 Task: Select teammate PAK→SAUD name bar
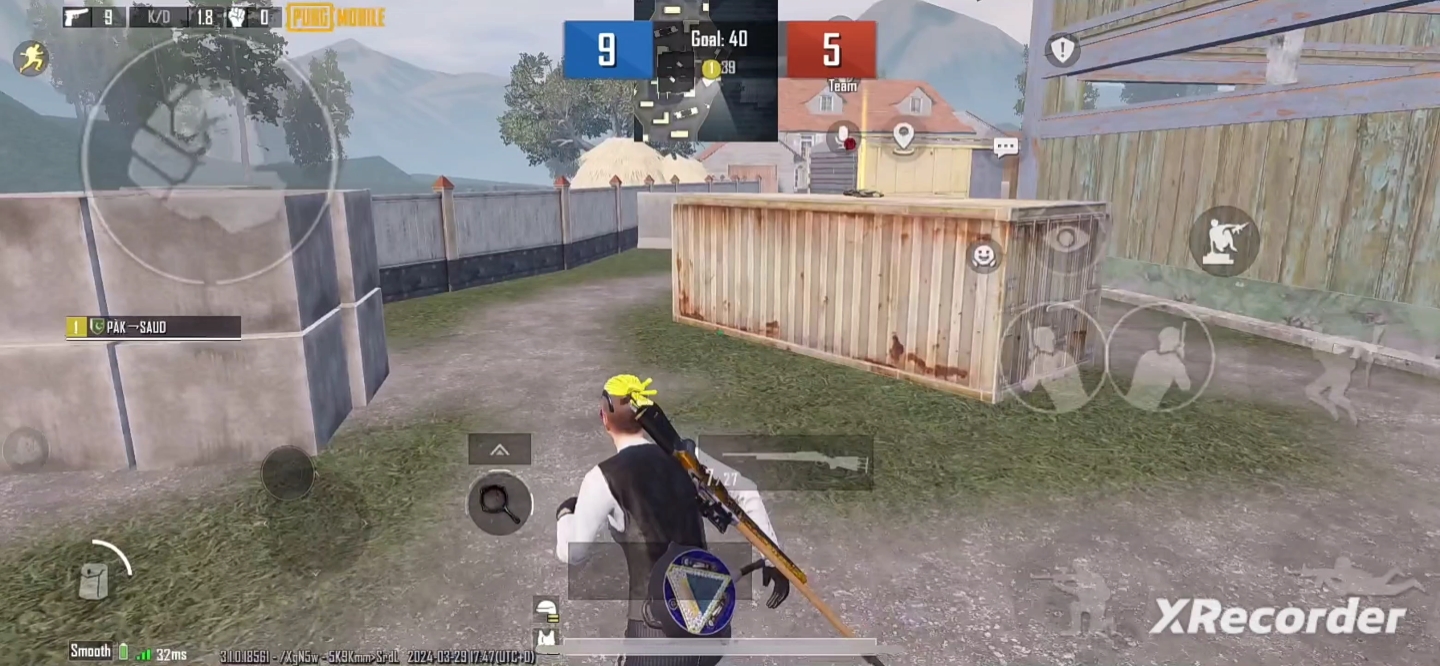point(154,327)
